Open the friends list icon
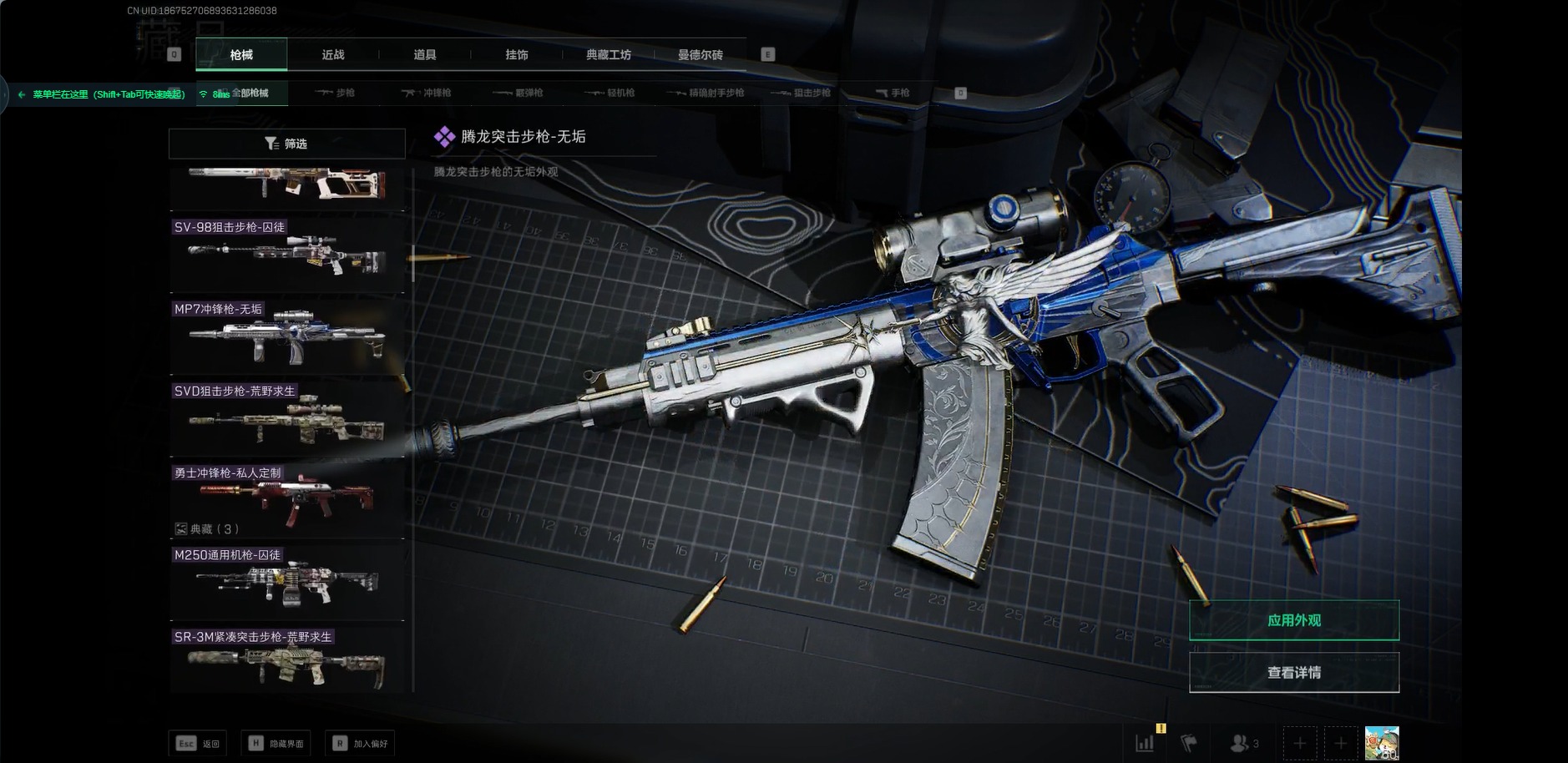The height and width of the screenshot is (763, 1568). [1243, 742]
